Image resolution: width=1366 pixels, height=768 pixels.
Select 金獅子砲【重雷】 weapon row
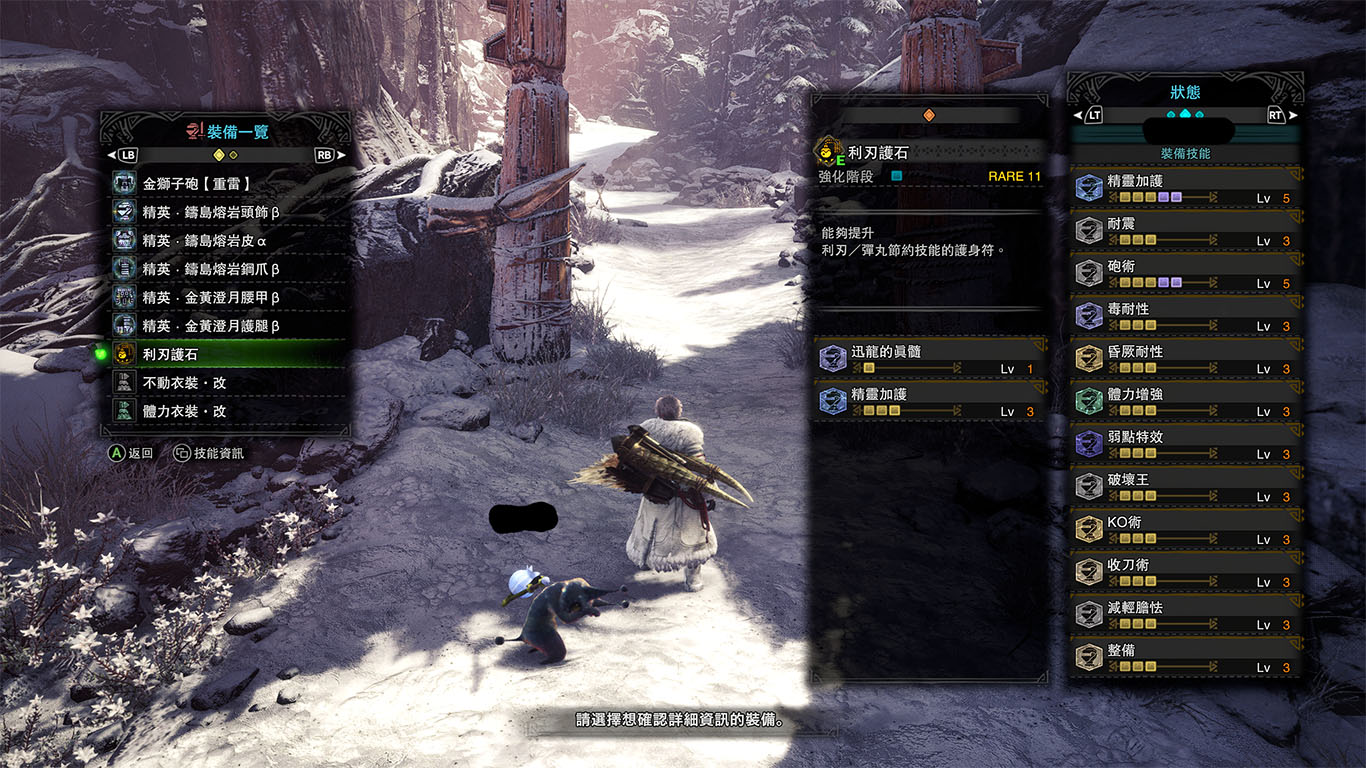coord(230,184)
